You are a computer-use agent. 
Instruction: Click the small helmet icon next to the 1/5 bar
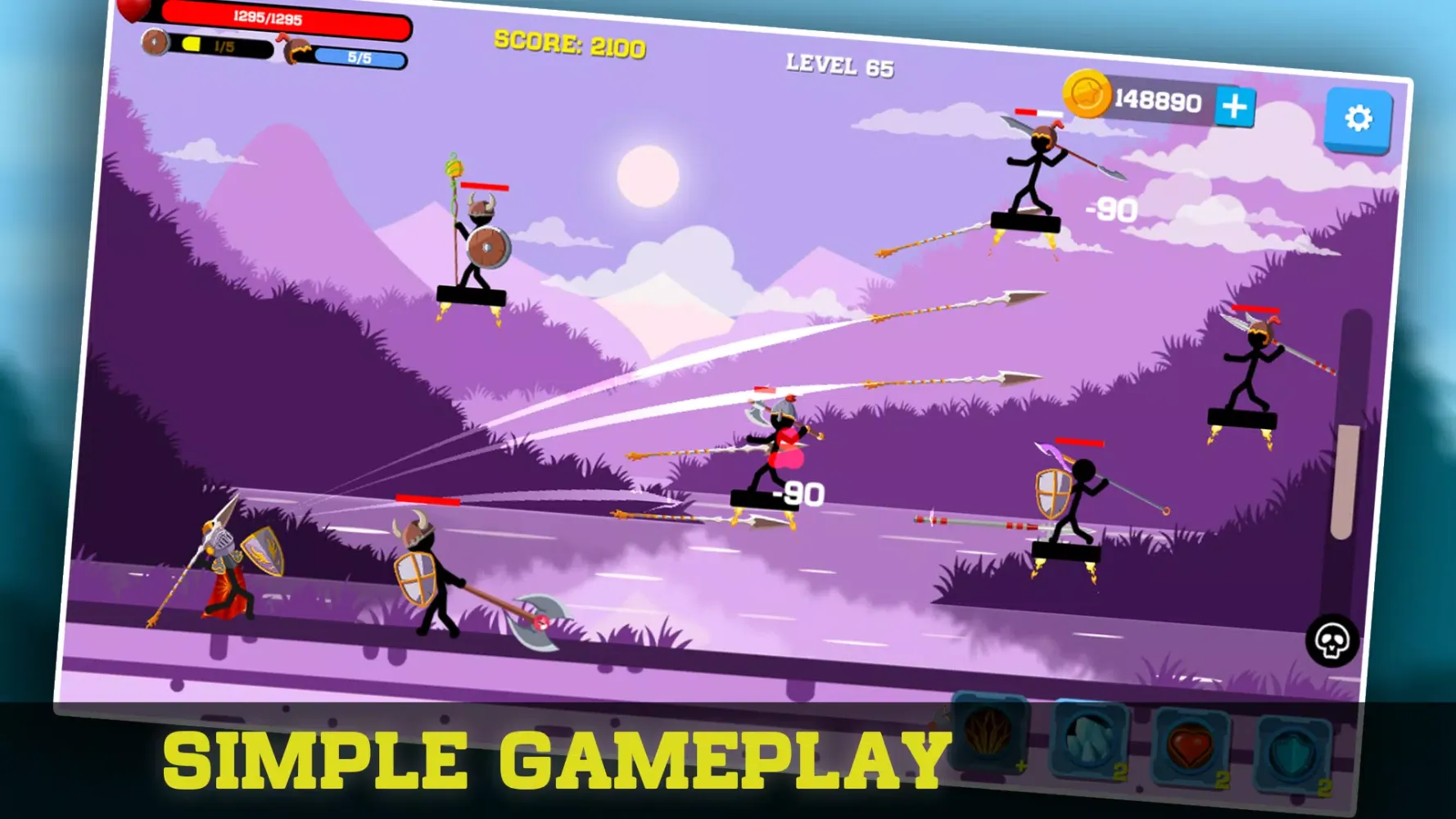[x=154, y=42]
